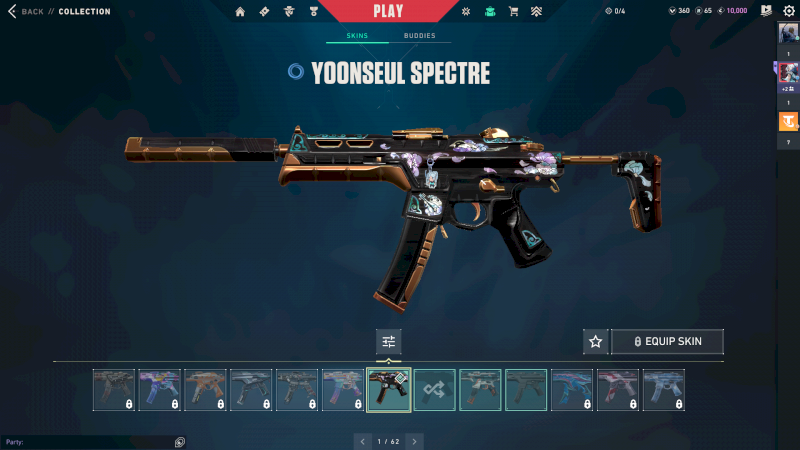This screenshot has height=450, width=800.
Task: Switch to the Buddies tab
Action: [x=419, y=36]
